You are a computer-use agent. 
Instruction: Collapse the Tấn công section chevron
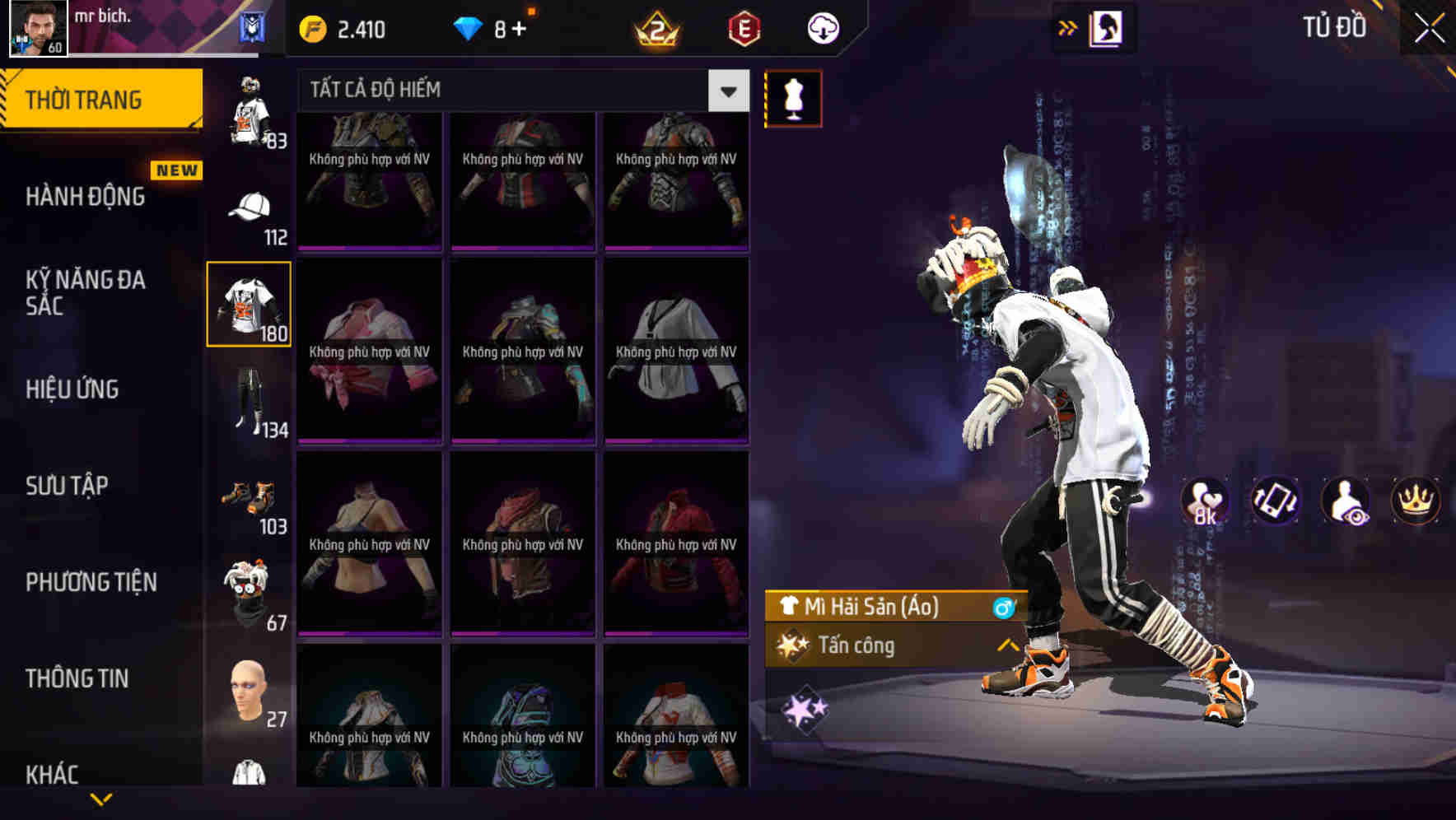coord(1006,645)
